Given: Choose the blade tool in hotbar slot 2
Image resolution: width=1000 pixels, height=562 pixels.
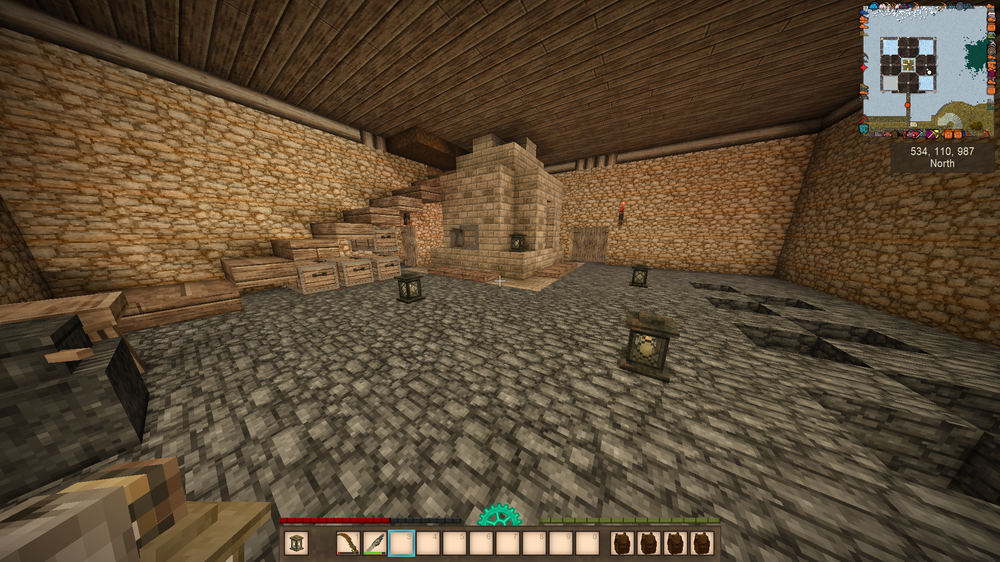Looking at the screenshot, I should pos(375,543).
